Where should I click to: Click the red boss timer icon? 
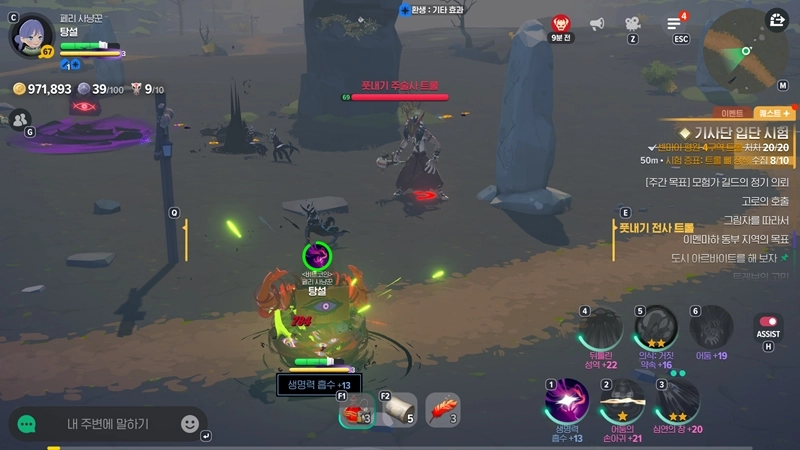[x=562, y=24]
